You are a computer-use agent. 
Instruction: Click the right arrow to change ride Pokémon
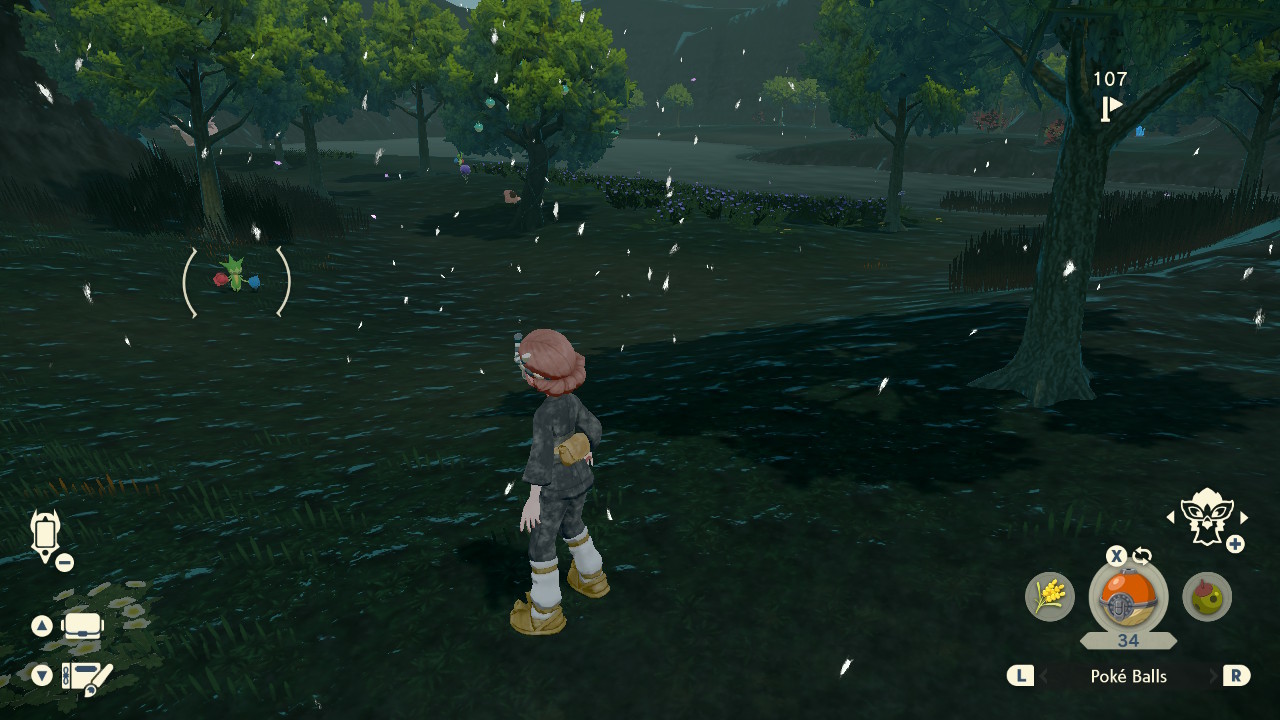[x=1243, y=517]
